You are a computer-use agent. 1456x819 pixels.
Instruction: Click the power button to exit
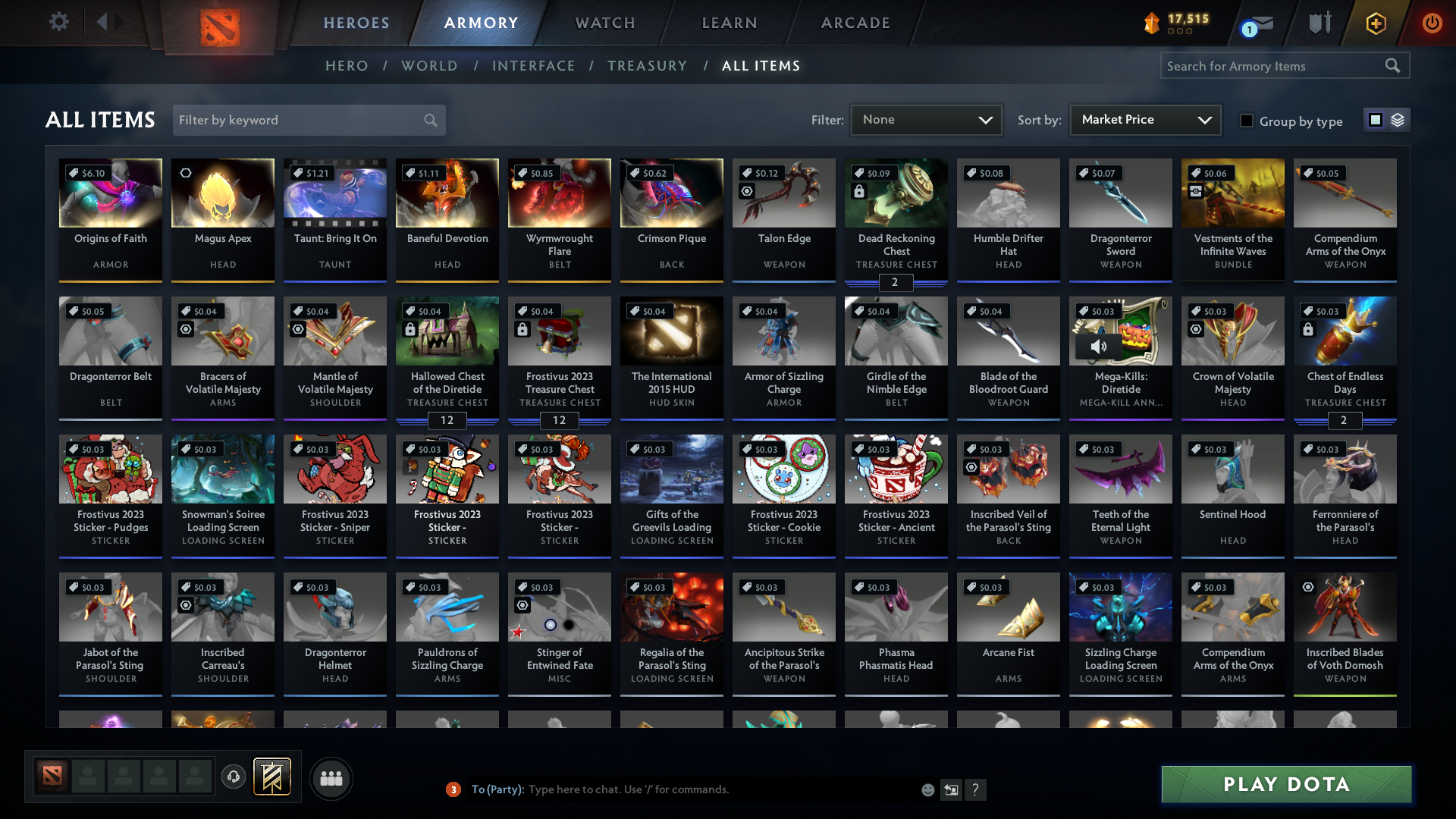(1432, 23)
